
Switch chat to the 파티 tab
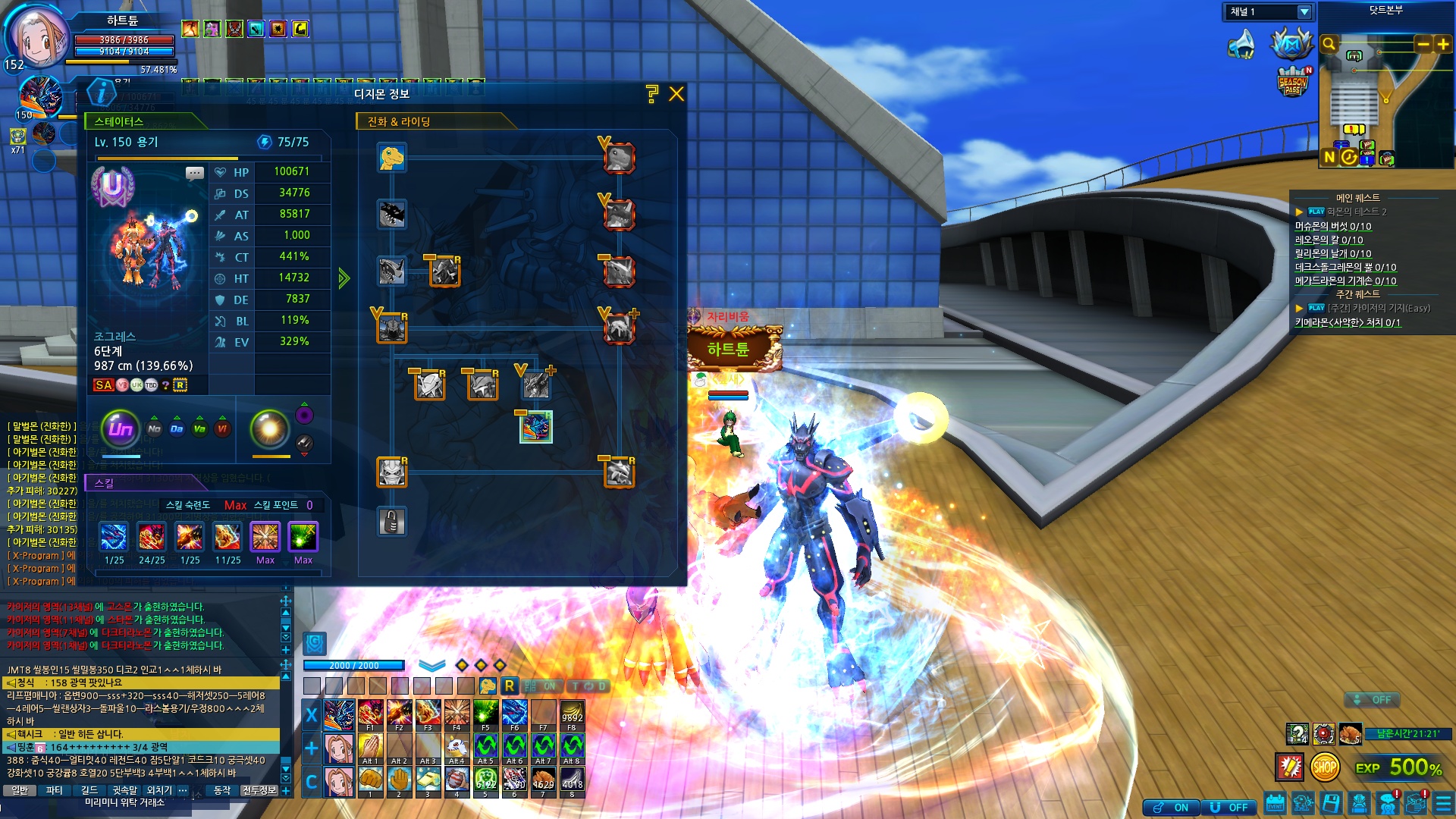coord(54,790)
